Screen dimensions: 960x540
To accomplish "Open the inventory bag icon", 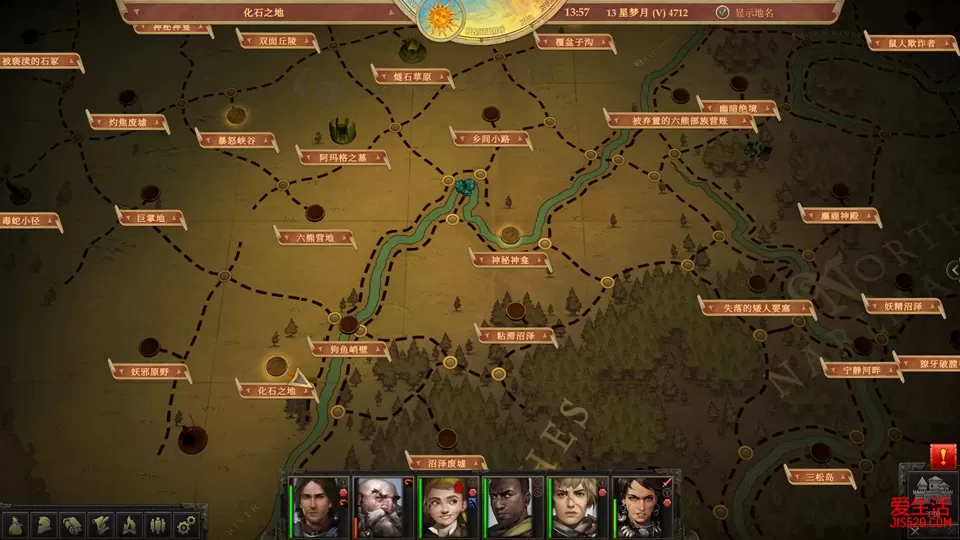I will click(17, 523).
